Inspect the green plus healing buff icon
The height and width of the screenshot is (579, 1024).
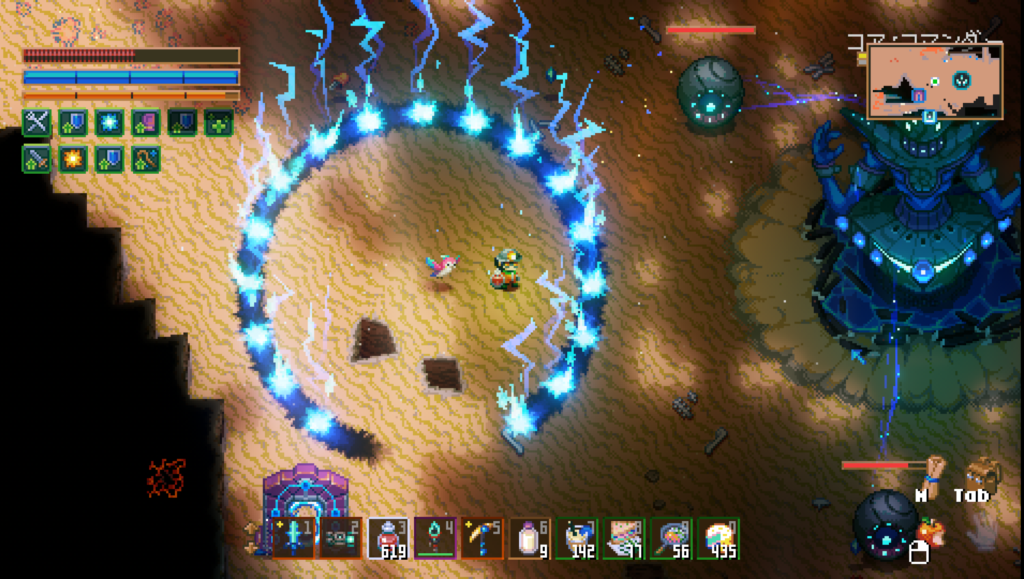(x=219, y=122)
